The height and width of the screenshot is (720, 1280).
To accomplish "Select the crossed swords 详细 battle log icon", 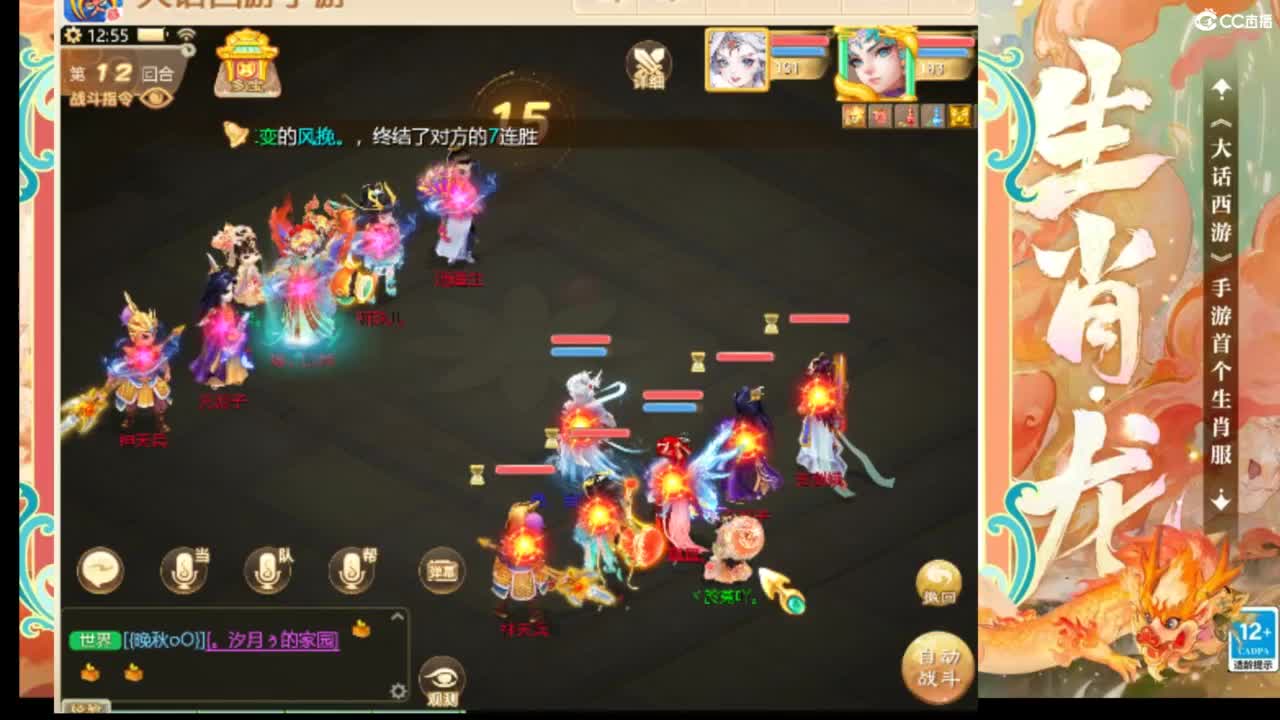I will pyautogui.click(x=649, y=67).
